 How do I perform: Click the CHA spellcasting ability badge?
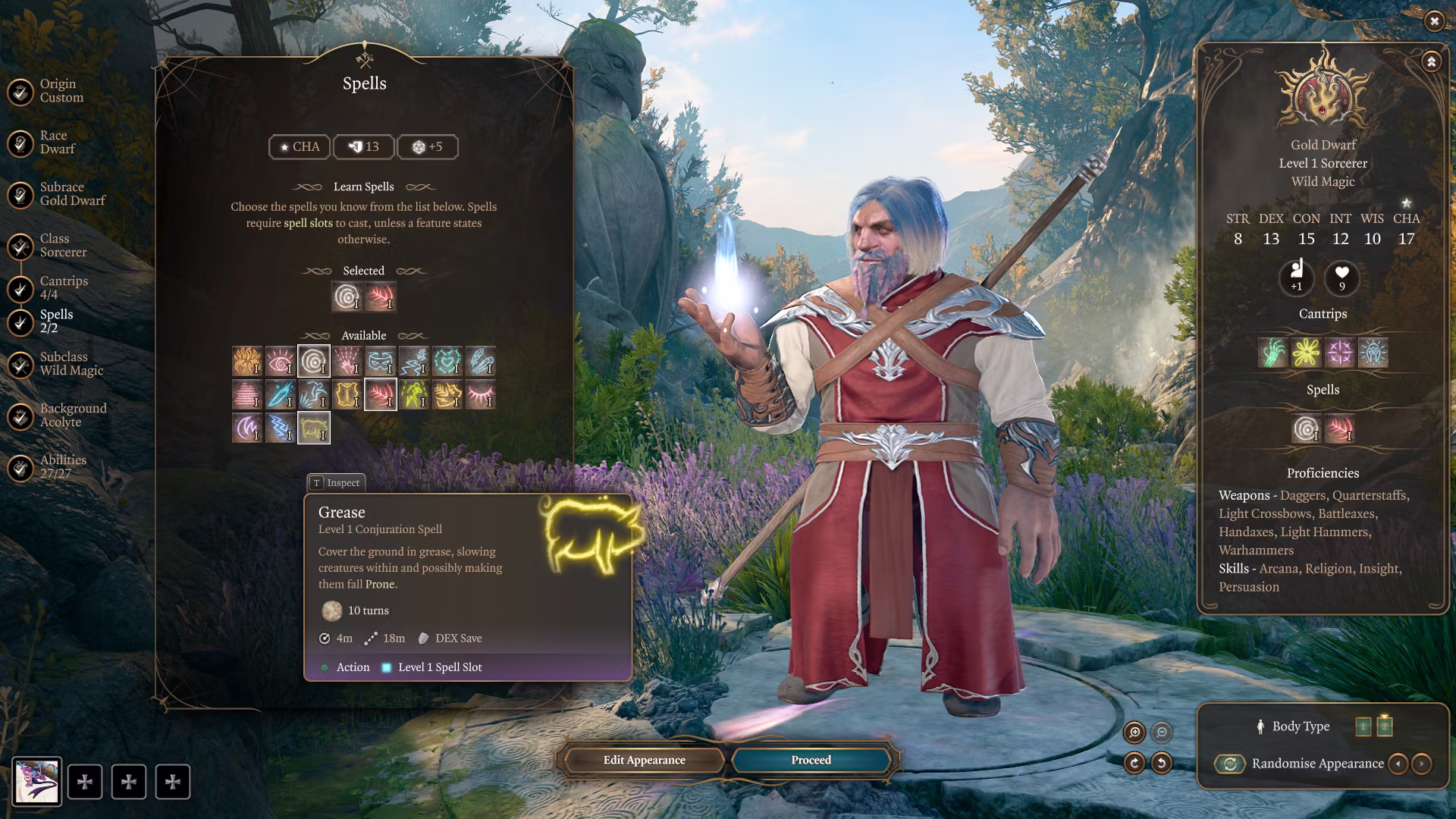pyautogui.click(x=300, y=147)
